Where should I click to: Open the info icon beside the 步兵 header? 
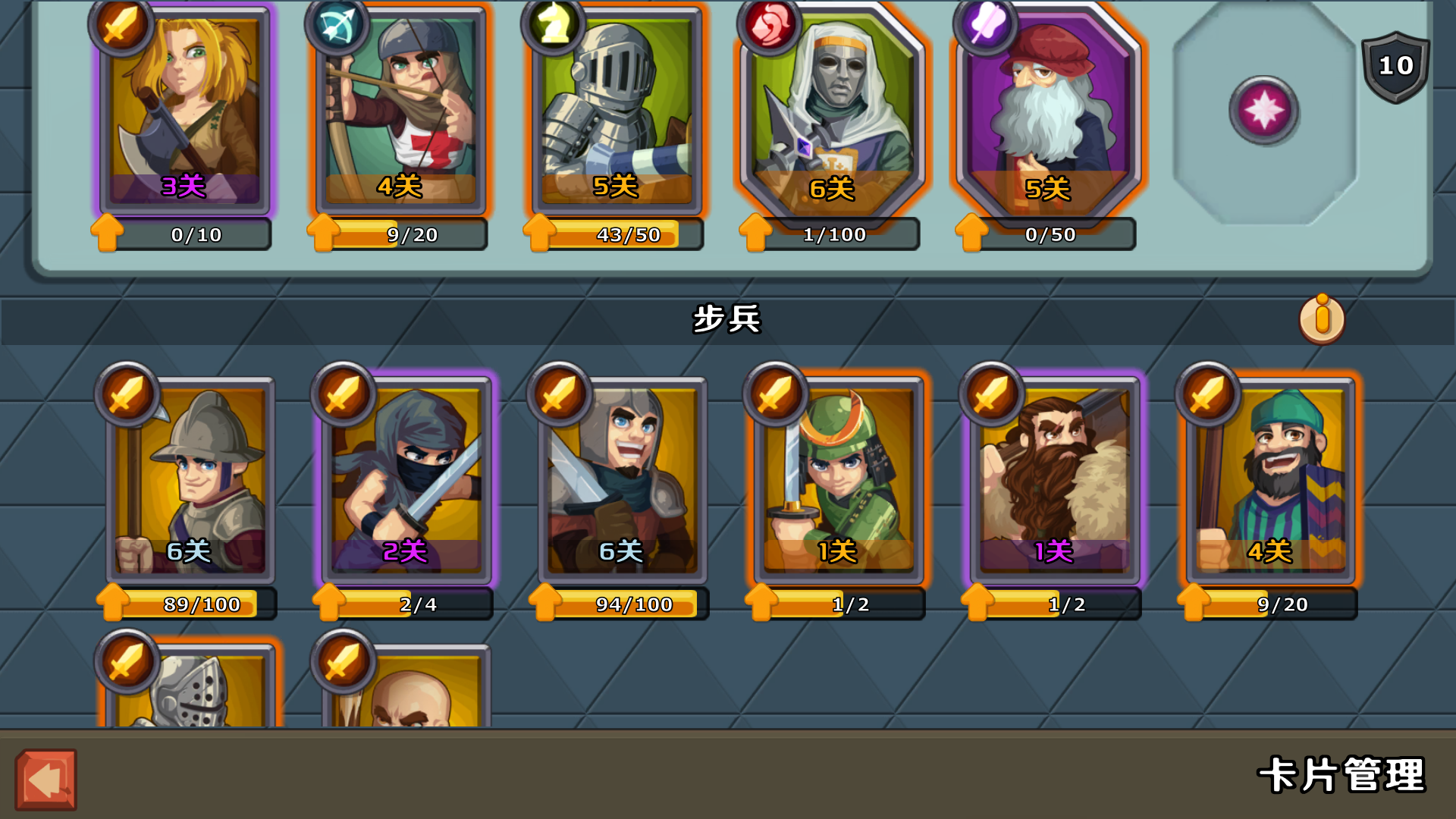tap(1322, 318)
